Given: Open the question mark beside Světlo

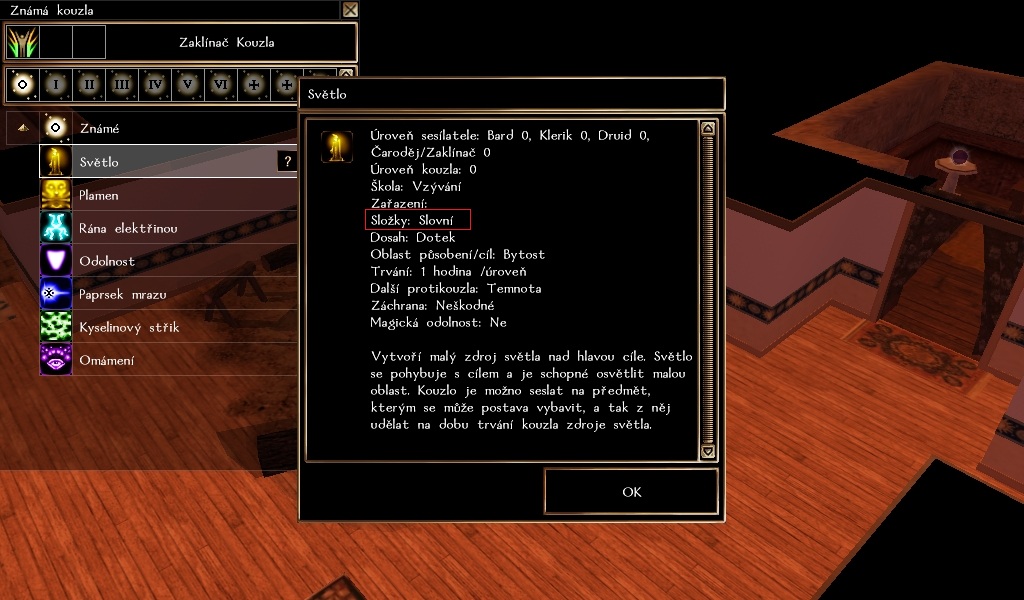Looking at the screenshot, I should coord(288,161).
